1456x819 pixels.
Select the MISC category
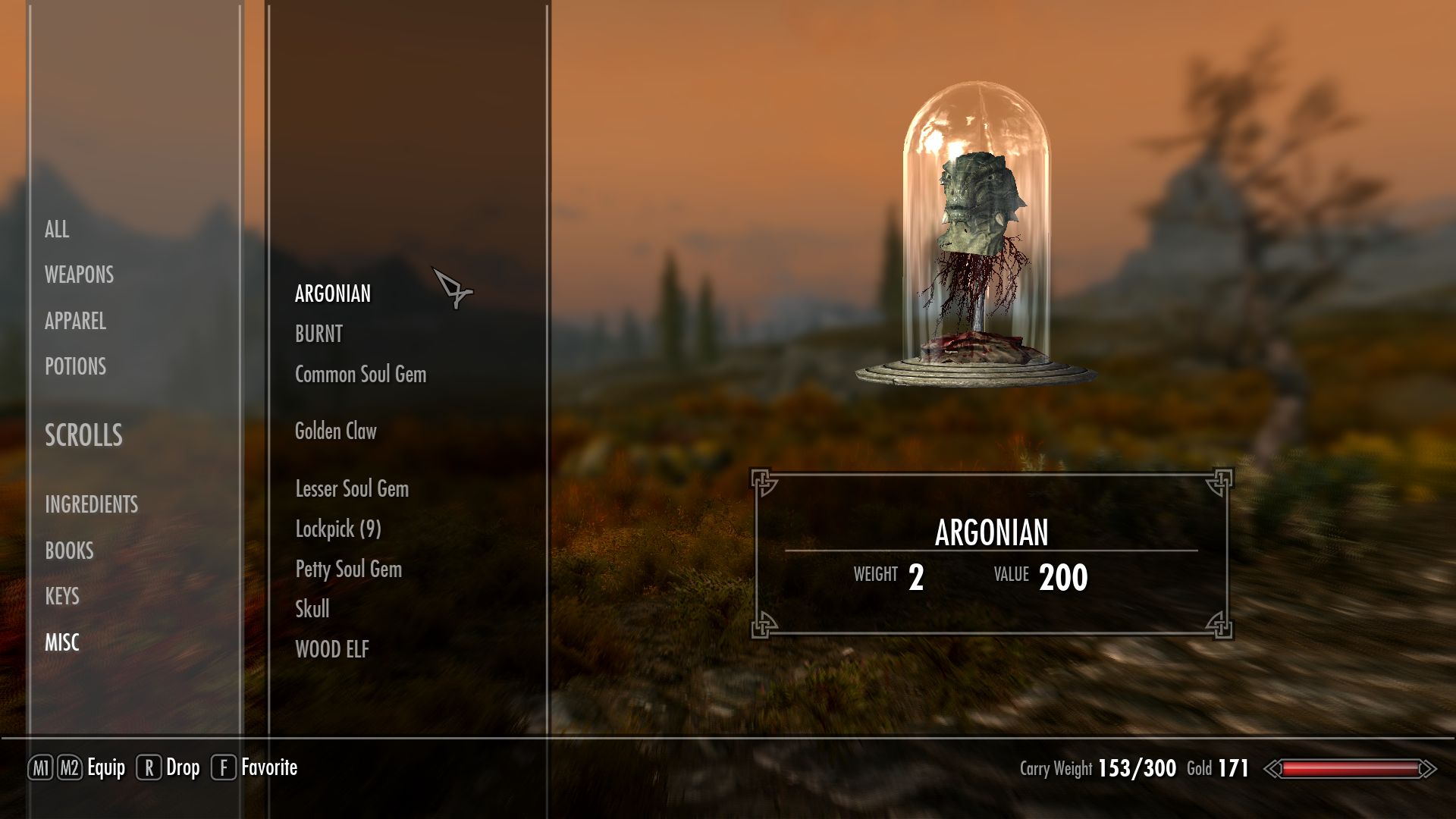point(62,642)
